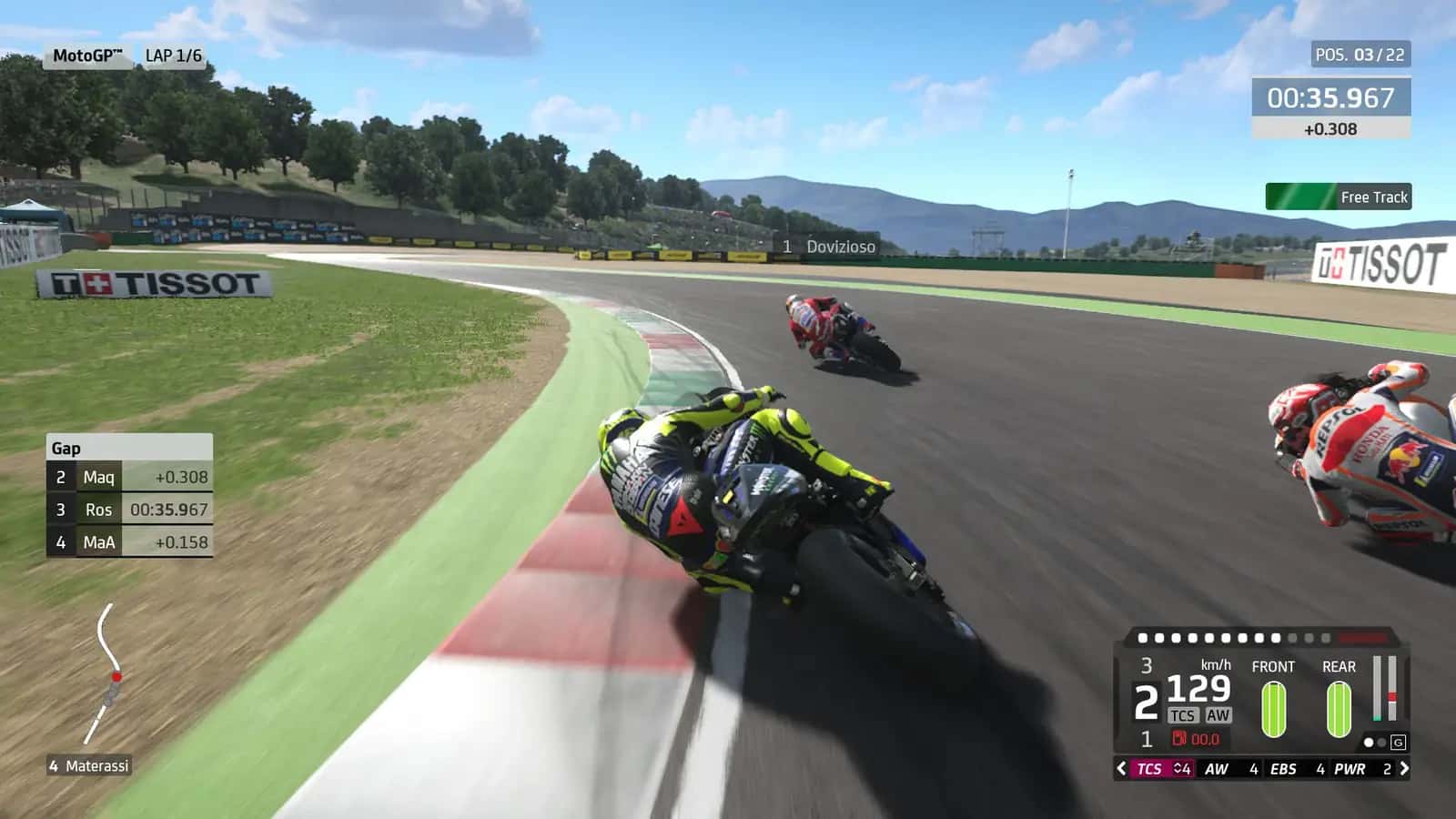Click the AW anti-wheelie dashboard icon
This screenshot has height=819, width=1456.
pyautogui.click(x=1218, y=715)
